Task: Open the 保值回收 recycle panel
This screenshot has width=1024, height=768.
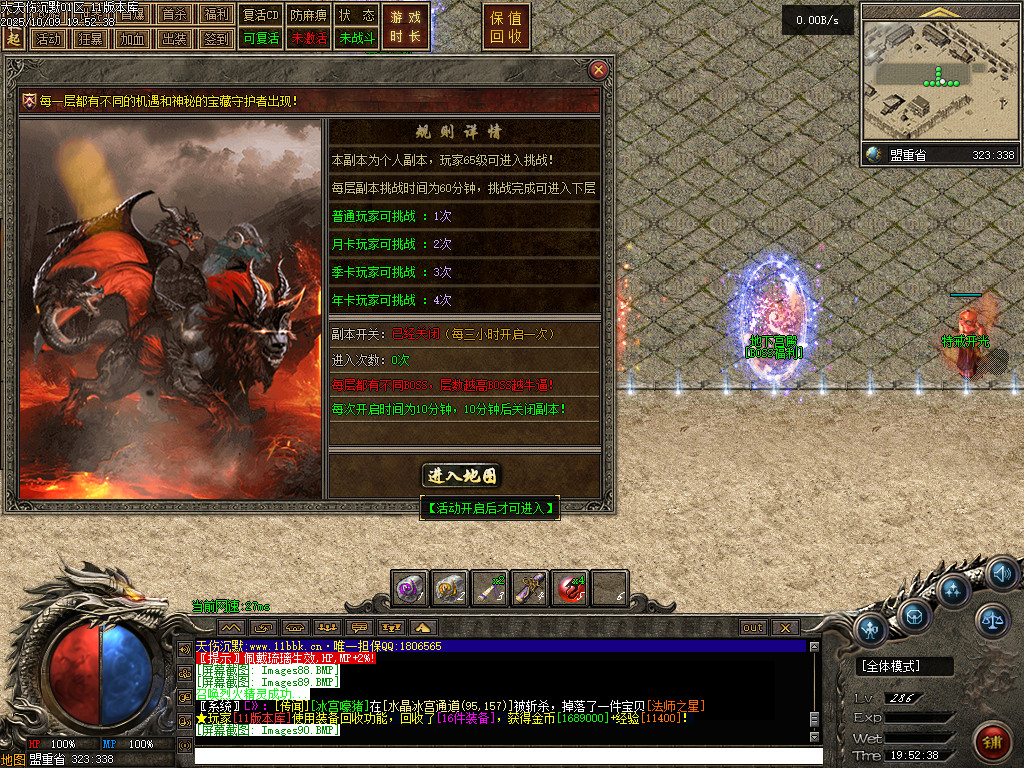Action: (x=506, y=27)
